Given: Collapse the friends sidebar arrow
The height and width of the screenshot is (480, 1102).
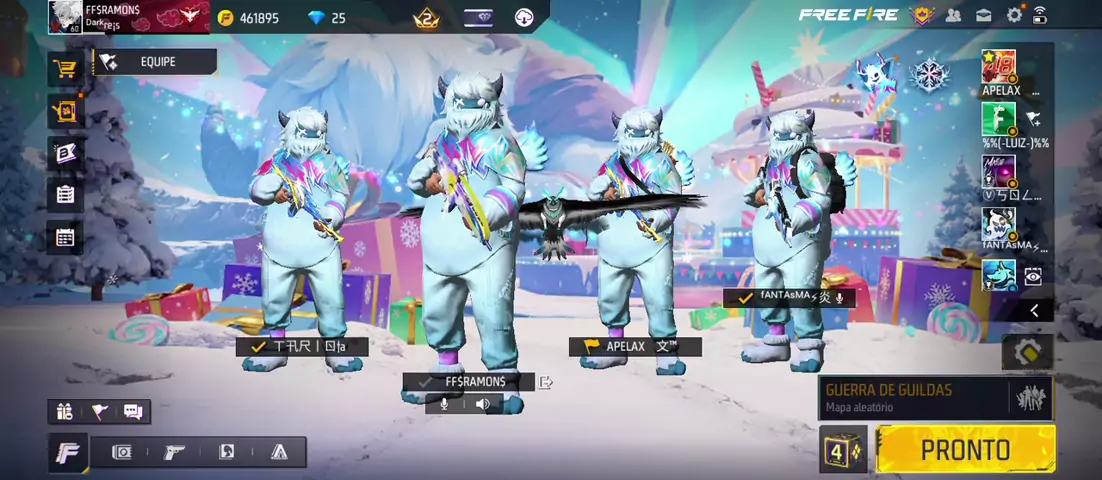Looking at the screenshot, I should click(x=1034, y=311).
